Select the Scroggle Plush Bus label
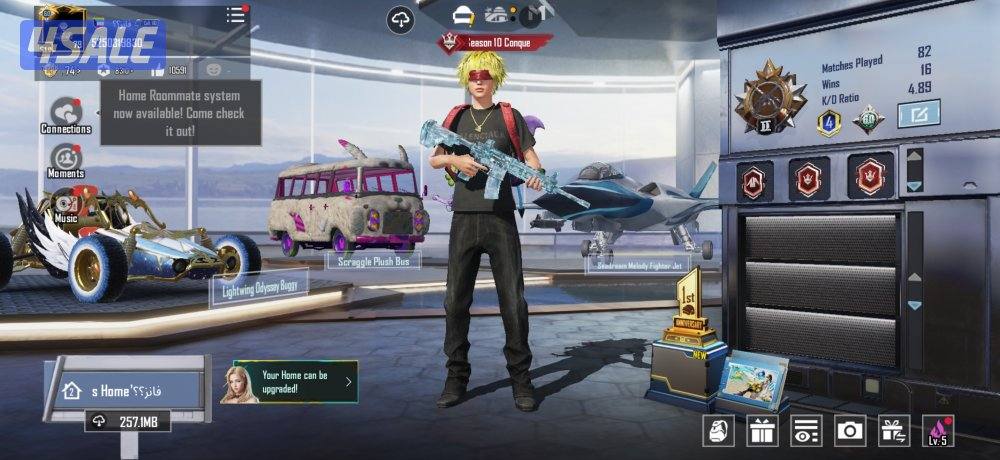 pyautogui.click(x=373, y=261)
